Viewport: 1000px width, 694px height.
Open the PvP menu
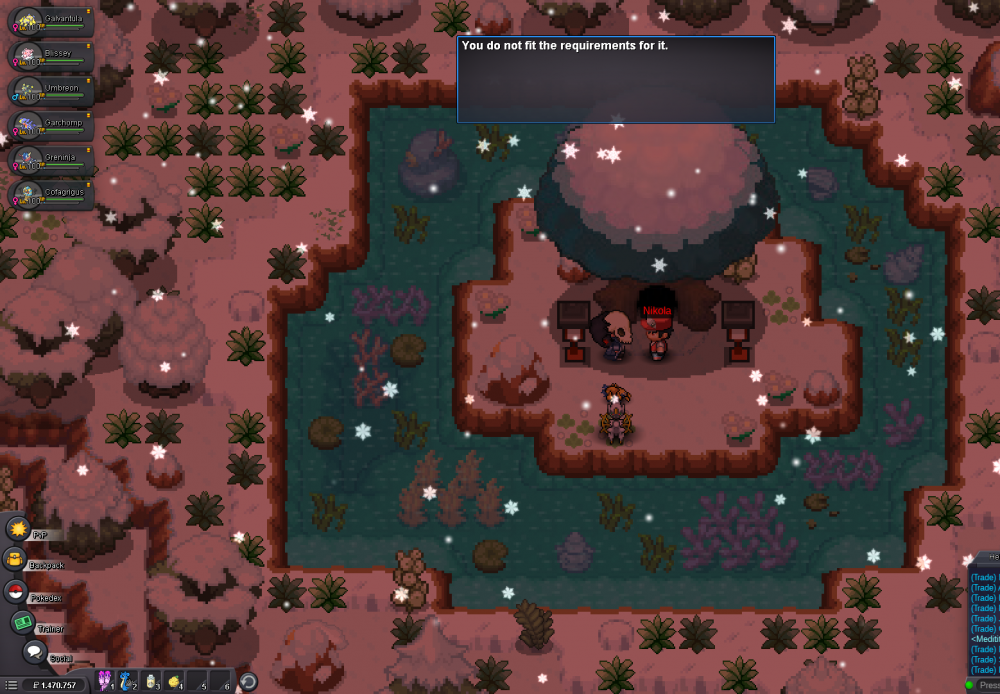(x=18, y=528)
